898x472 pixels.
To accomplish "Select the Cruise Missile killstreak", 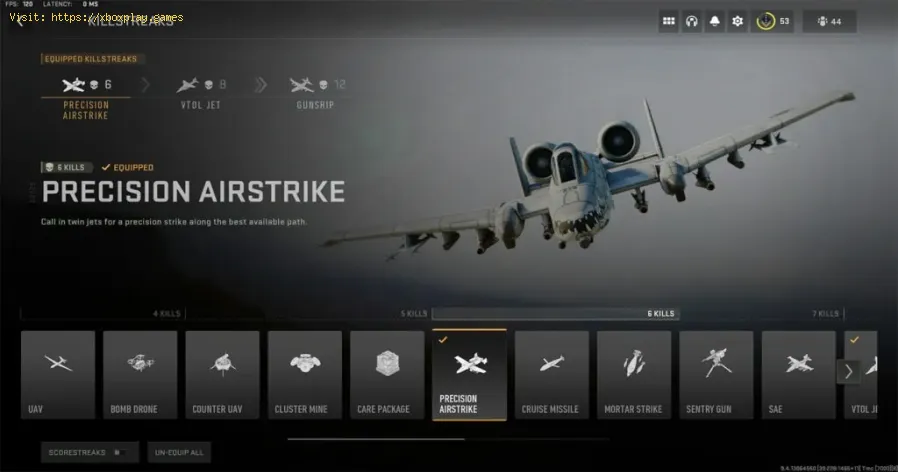I will [x=551, y=374].
